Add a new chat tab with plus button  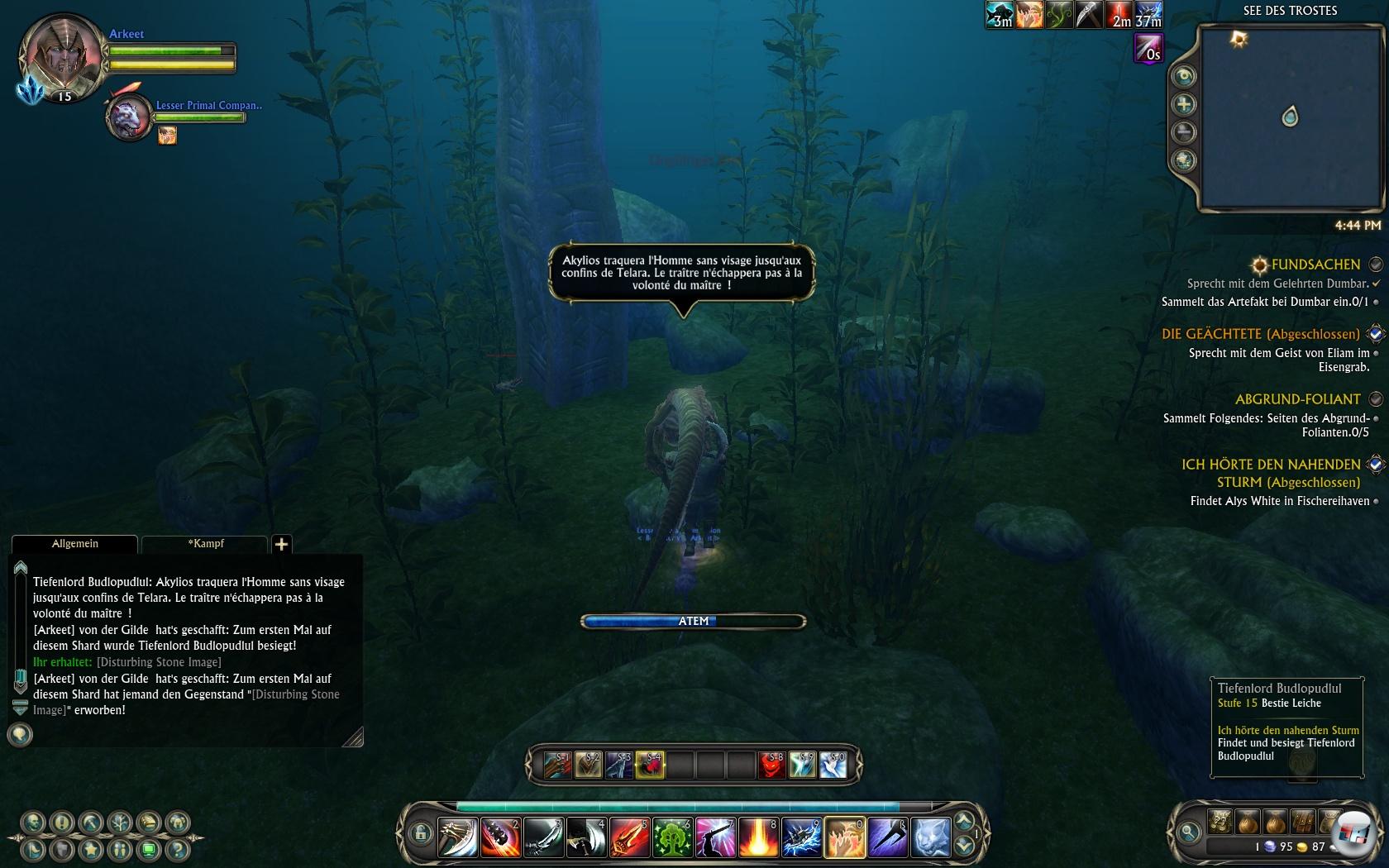click(281, 544)
